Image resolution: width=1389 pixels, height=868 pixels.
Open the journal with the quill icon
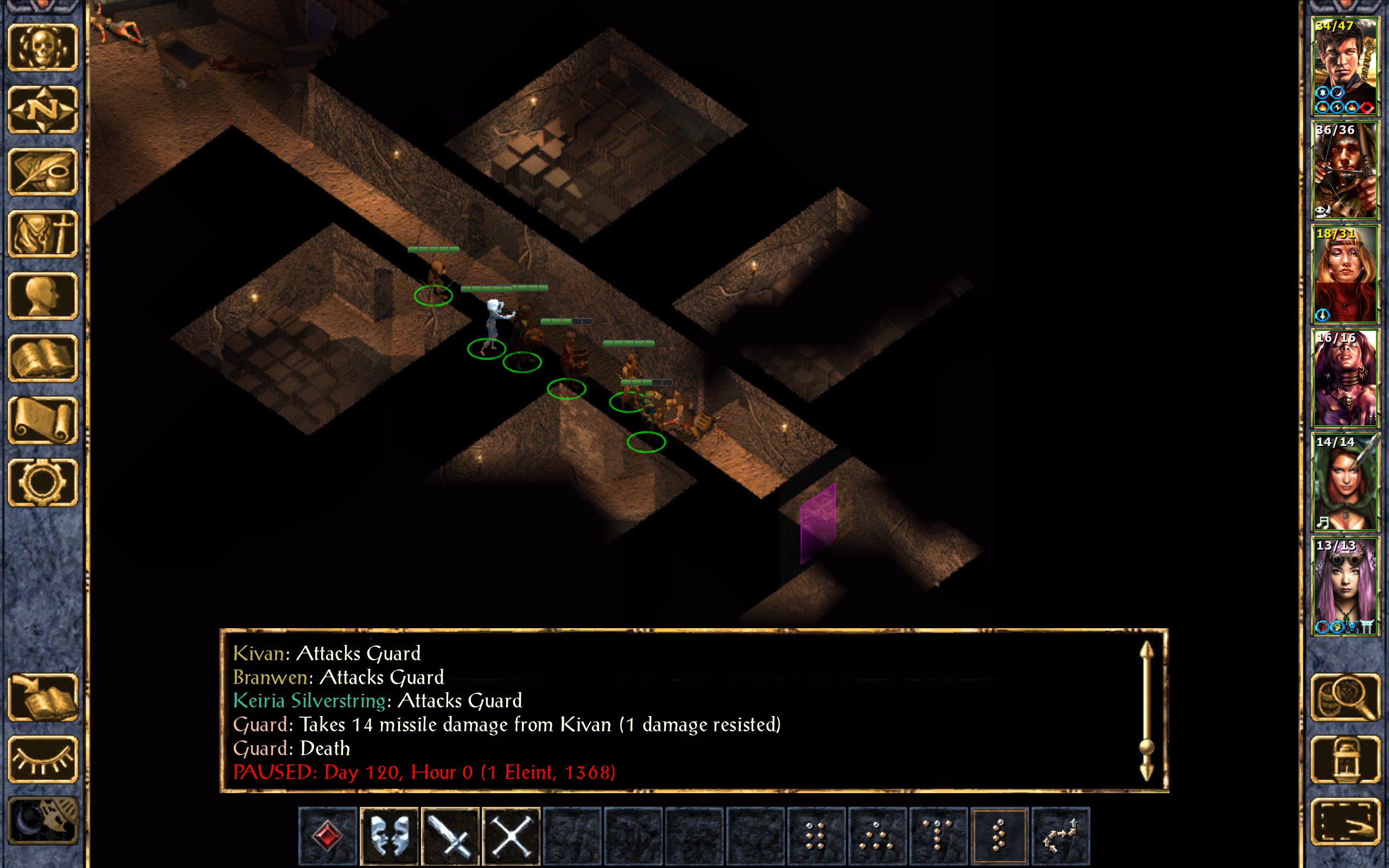(x=42, y=171)
